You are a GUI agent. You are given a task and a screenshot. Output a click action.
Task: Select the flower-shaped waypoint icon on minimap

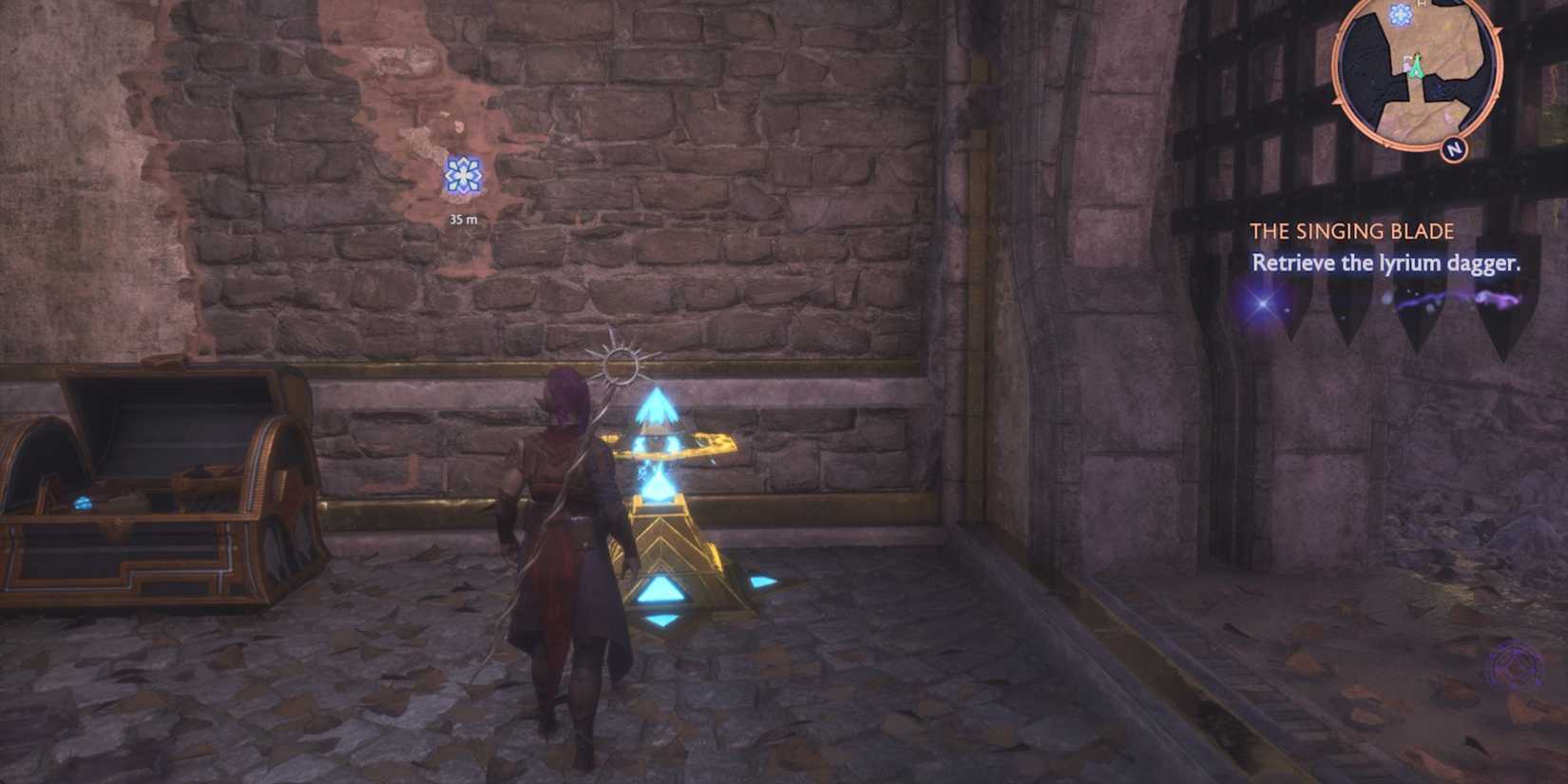pos(1401,14)
